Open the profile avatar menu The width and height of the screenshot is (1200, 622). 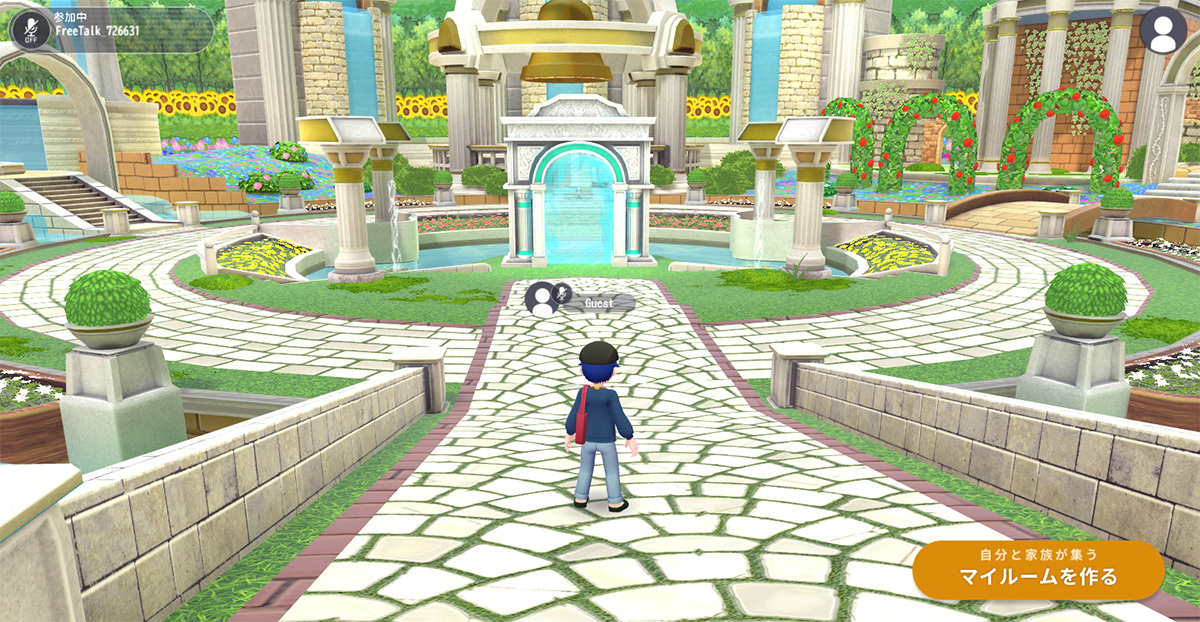point(1163,31)
